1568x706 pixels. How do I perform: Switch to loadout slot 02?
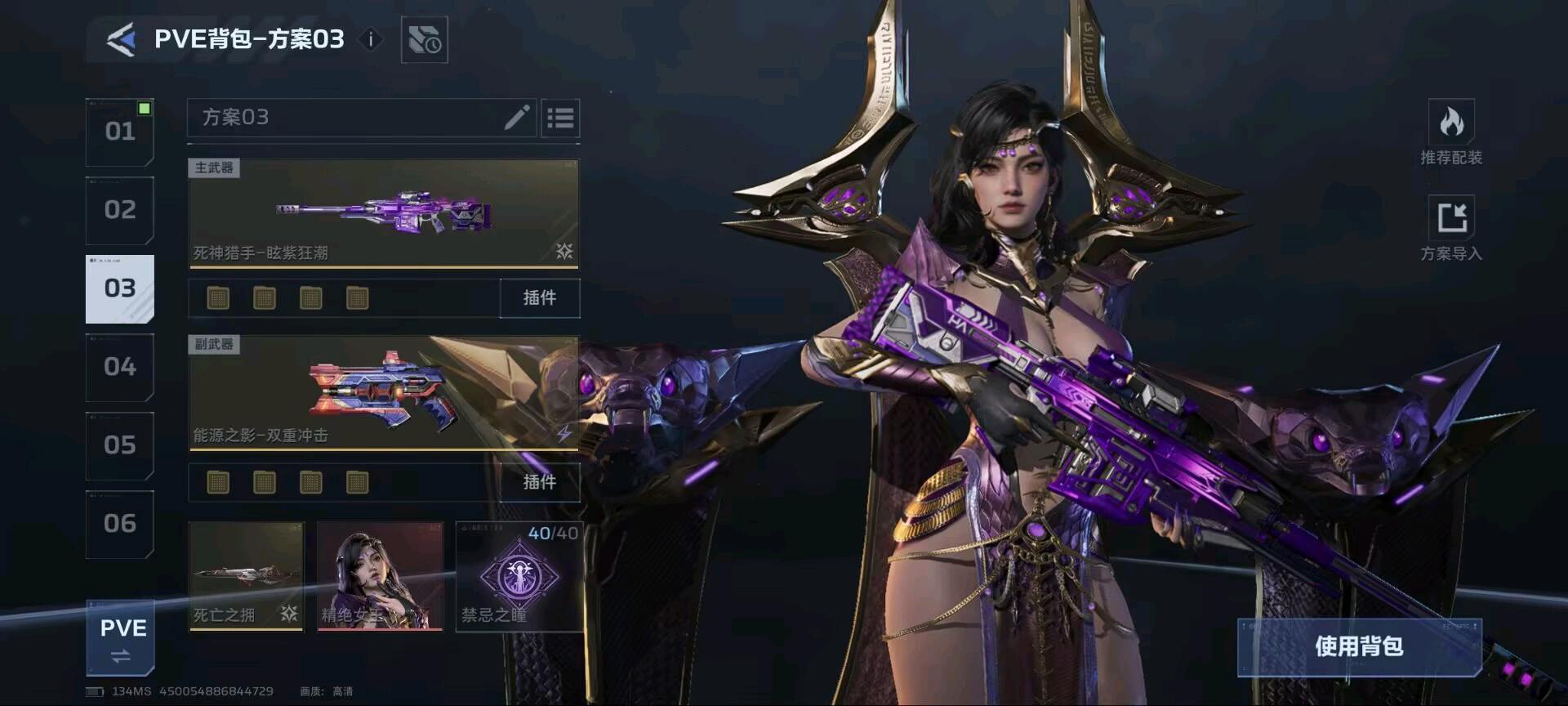tap(120, 210)
